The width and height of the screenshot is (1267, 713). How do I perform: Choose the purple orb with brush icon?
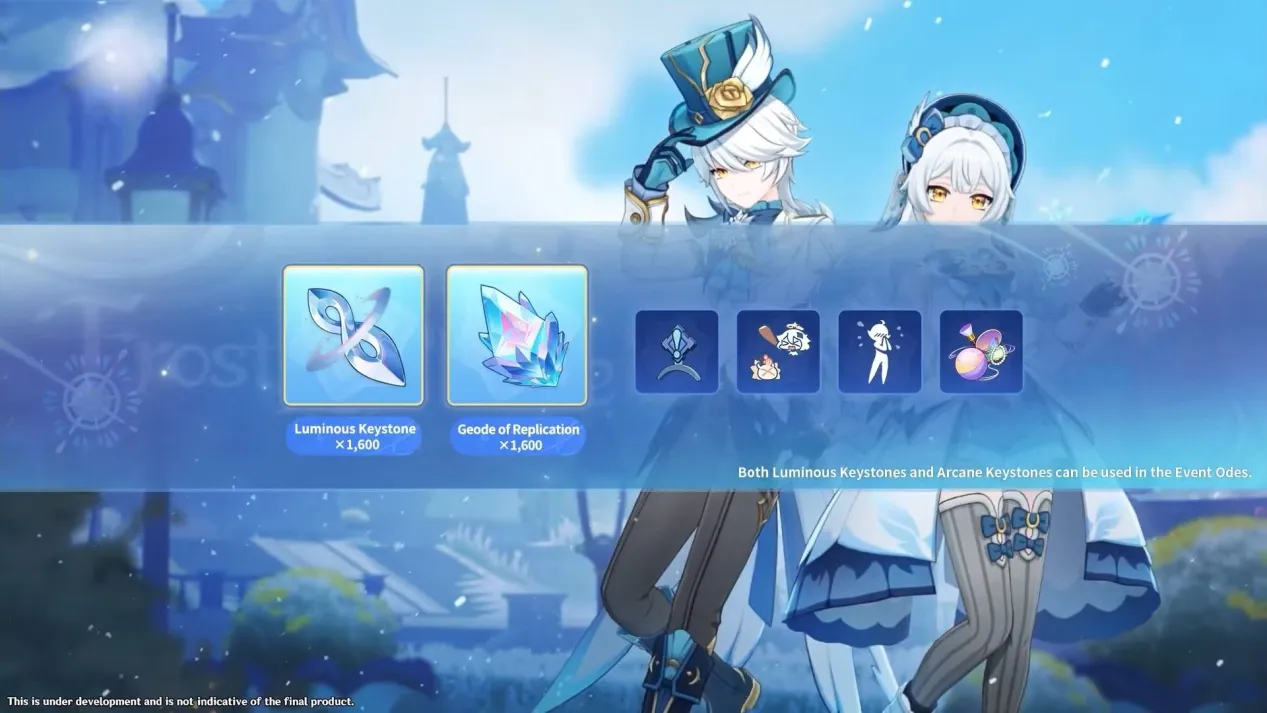[981, 351]
